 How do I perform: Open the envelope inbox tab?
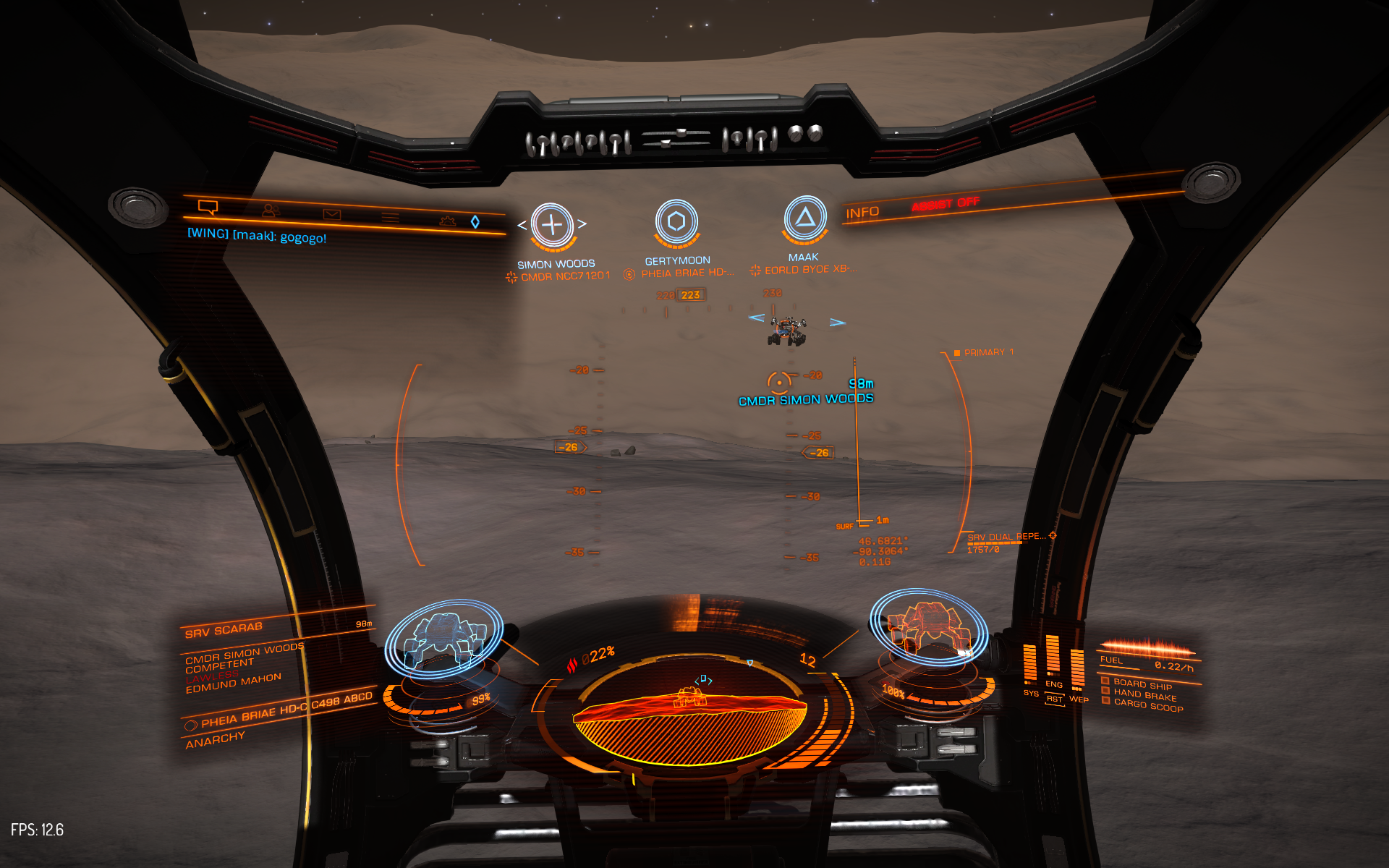(331, 214)
